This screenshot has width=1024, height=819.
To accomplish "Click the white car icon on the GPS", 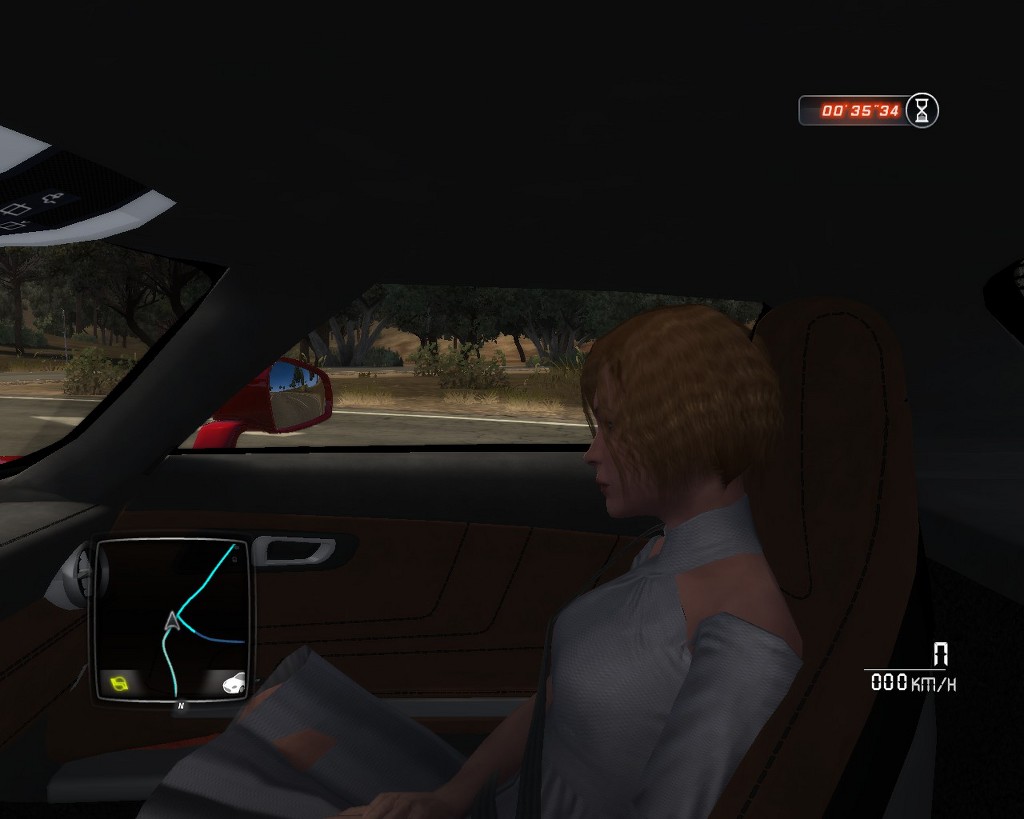I will click(x=233, y=685).
